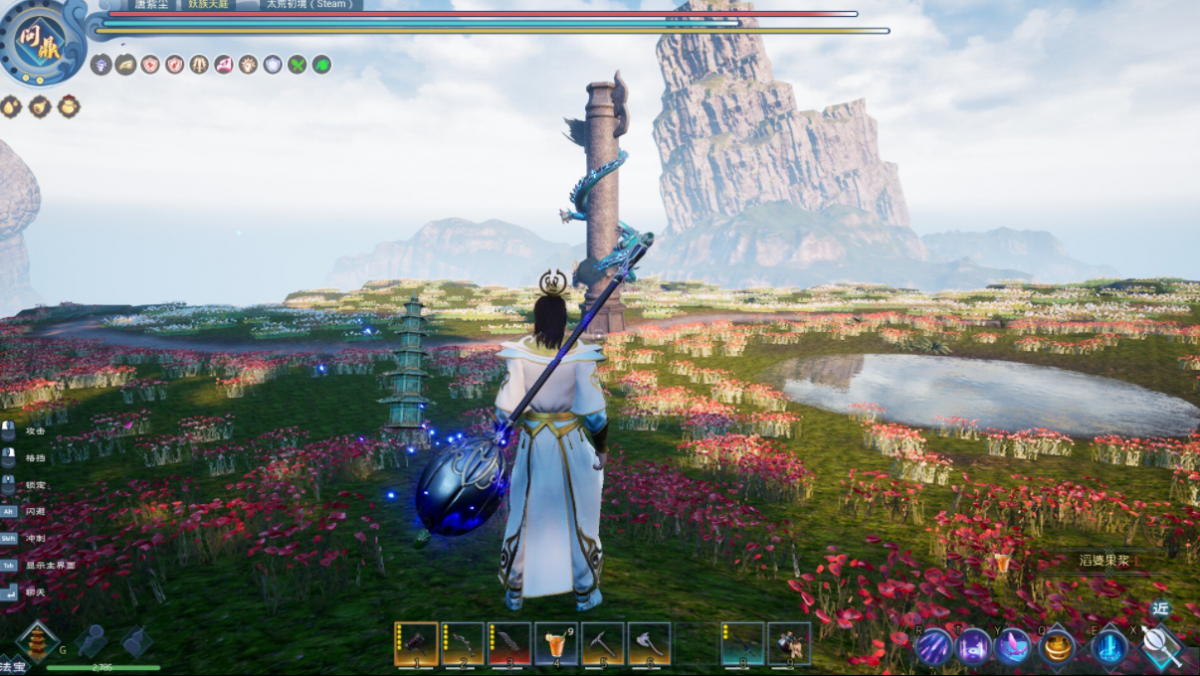Activate the pink bird skill
The width and height of the screenshot is (1200, 676).
pos(1013,647)
